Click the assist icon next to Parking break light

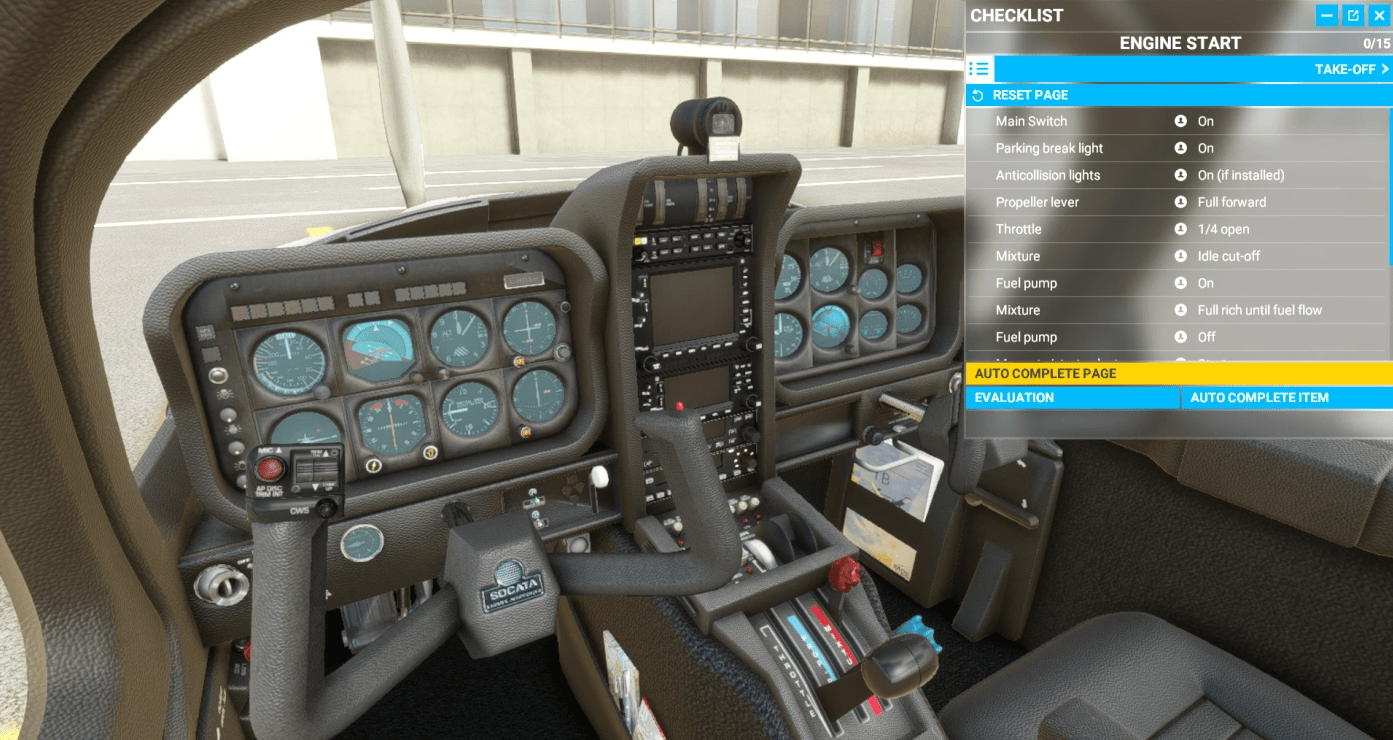1181,148
